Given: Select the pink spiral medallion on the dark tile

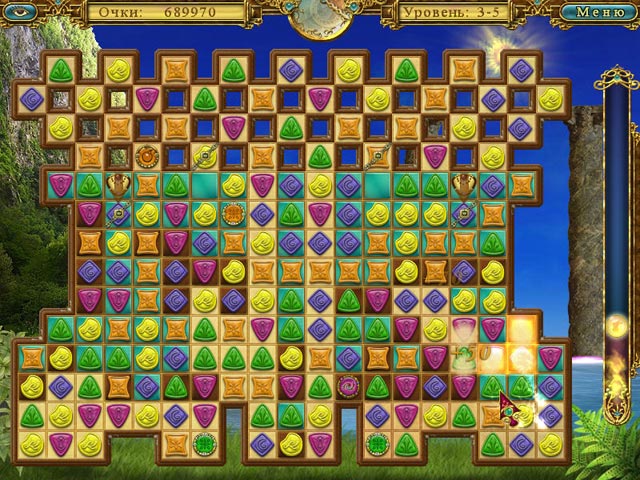Looking at the screenshot, I should (348, 385).
